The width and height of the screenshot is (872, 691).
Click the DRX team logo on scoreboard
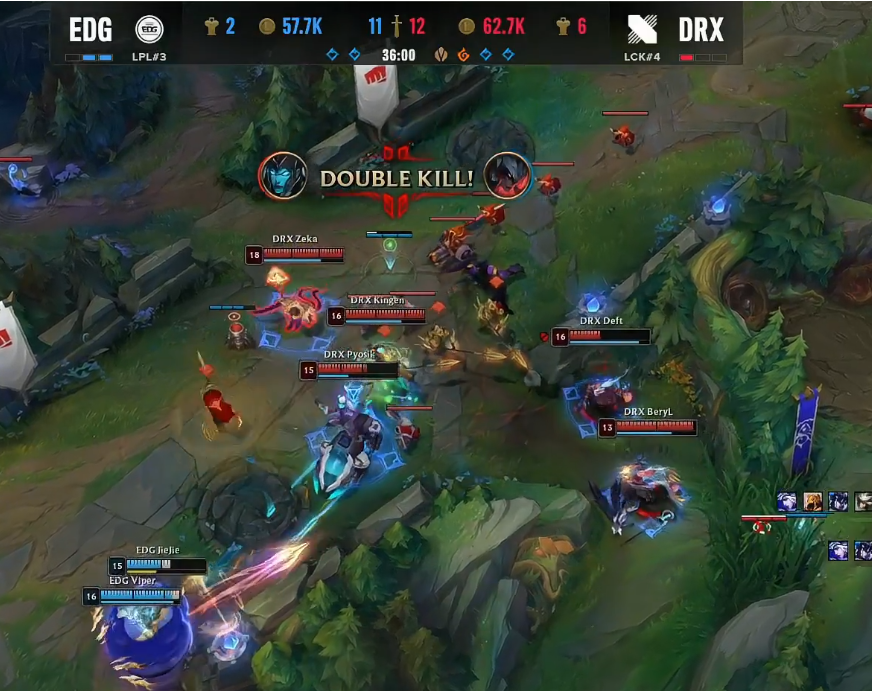tap(643, 29)
